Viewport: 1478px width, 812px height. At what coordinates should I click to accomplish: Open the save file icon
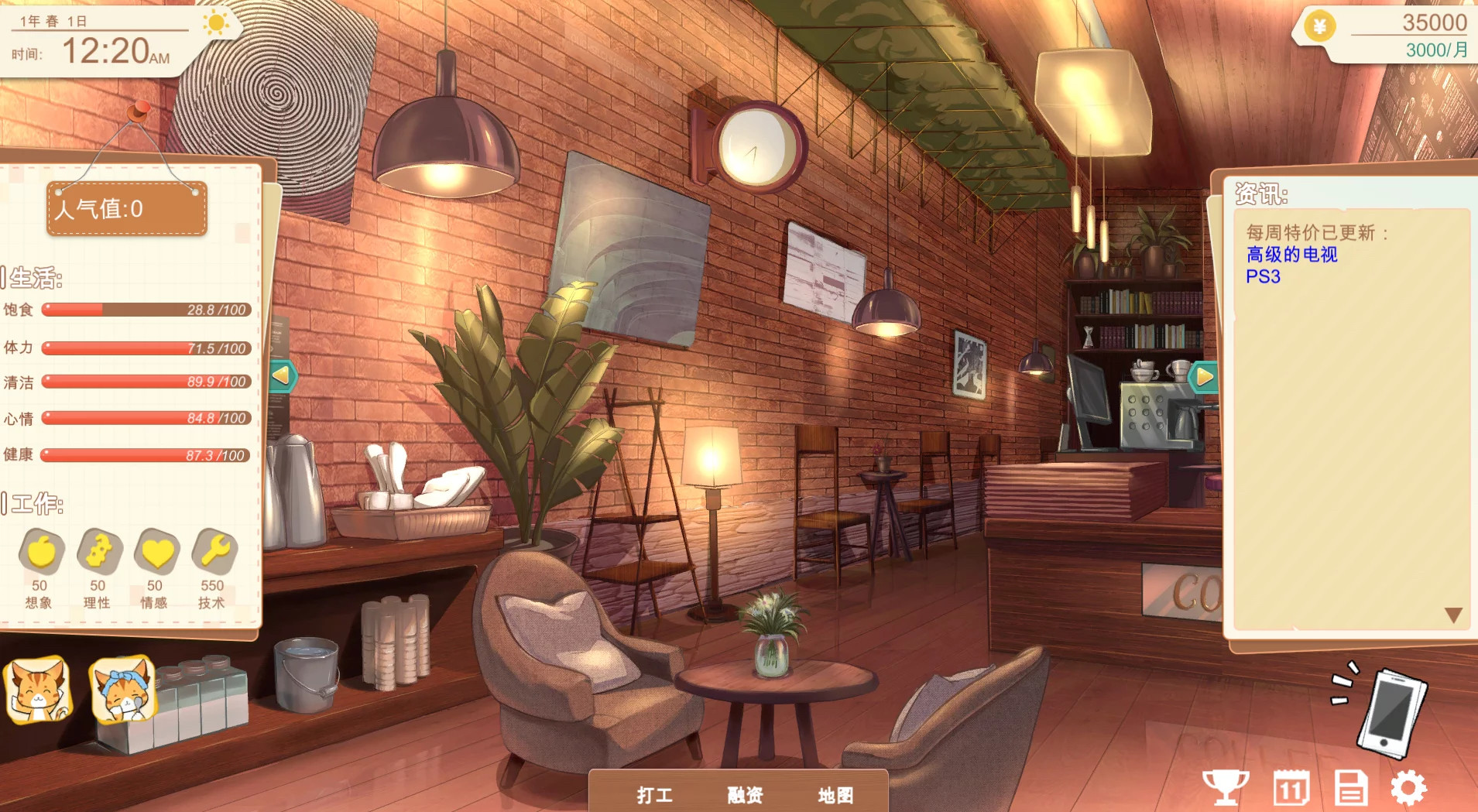point(1350,787)
